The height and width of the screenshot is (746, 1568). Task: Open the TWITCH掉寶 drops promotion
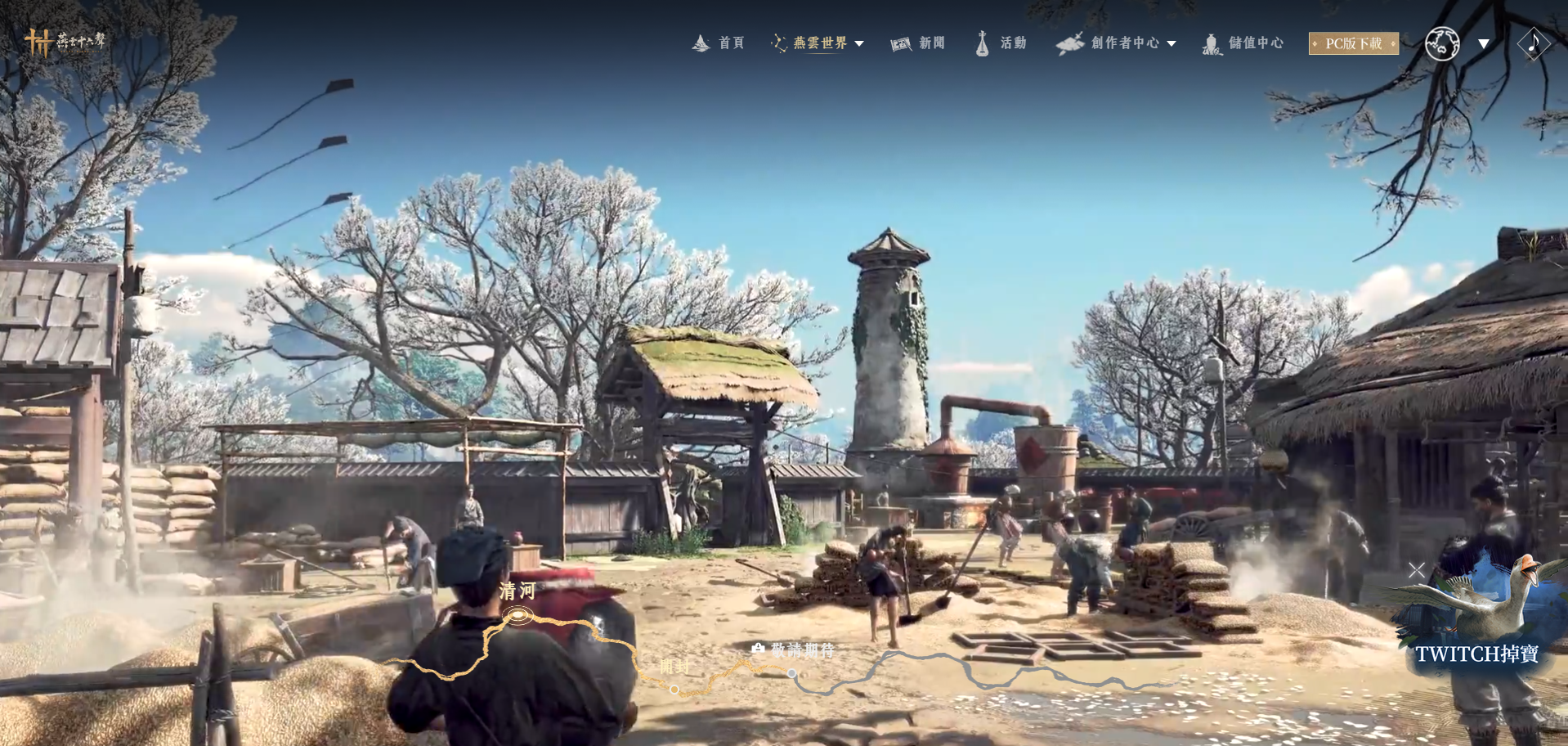point(1476,654)
